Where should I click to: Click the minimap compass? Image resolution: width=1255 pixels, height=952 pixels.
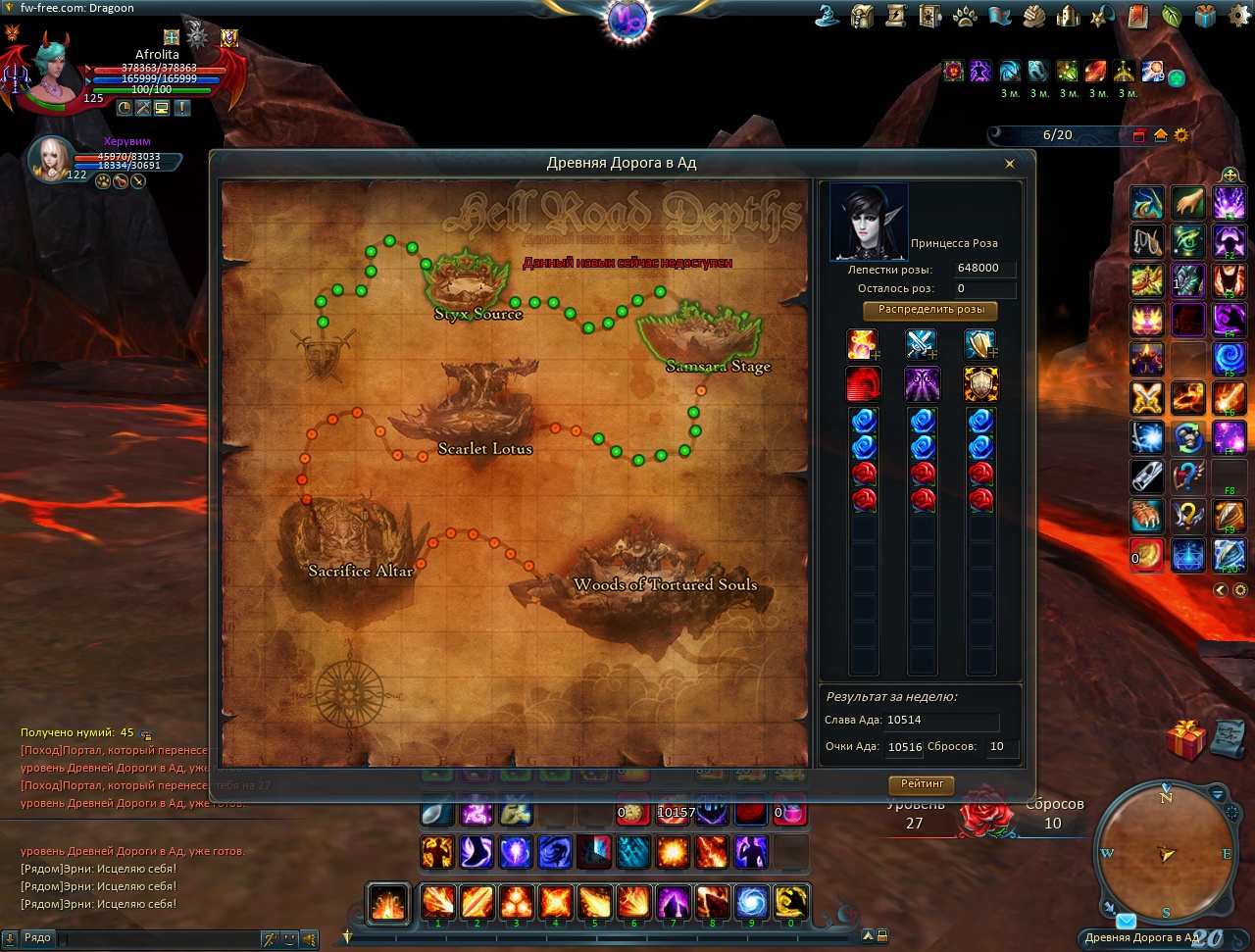click(x=1167, y=852)
